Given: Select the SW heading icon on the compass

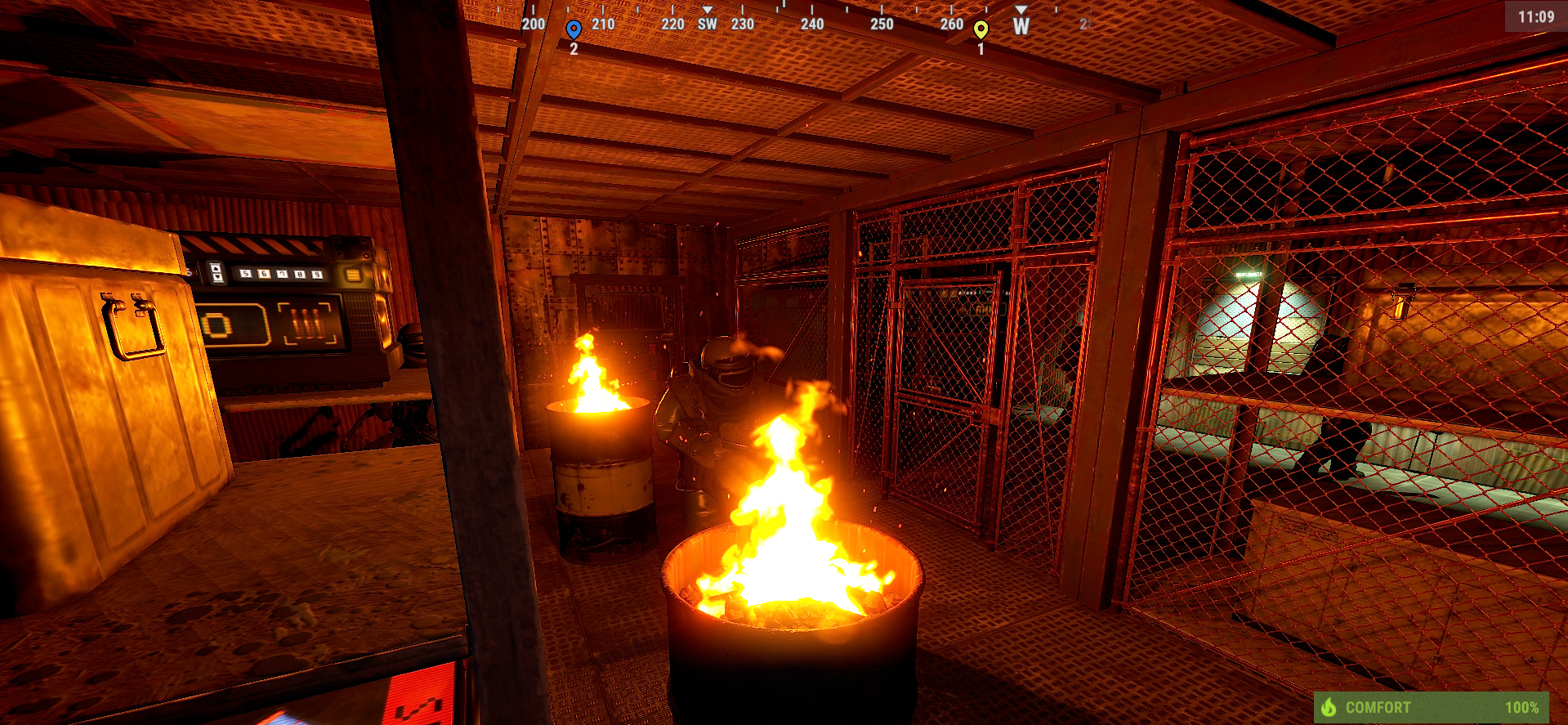Looking at the screenshot, I should pyautogui.click(x=706, y=25).
